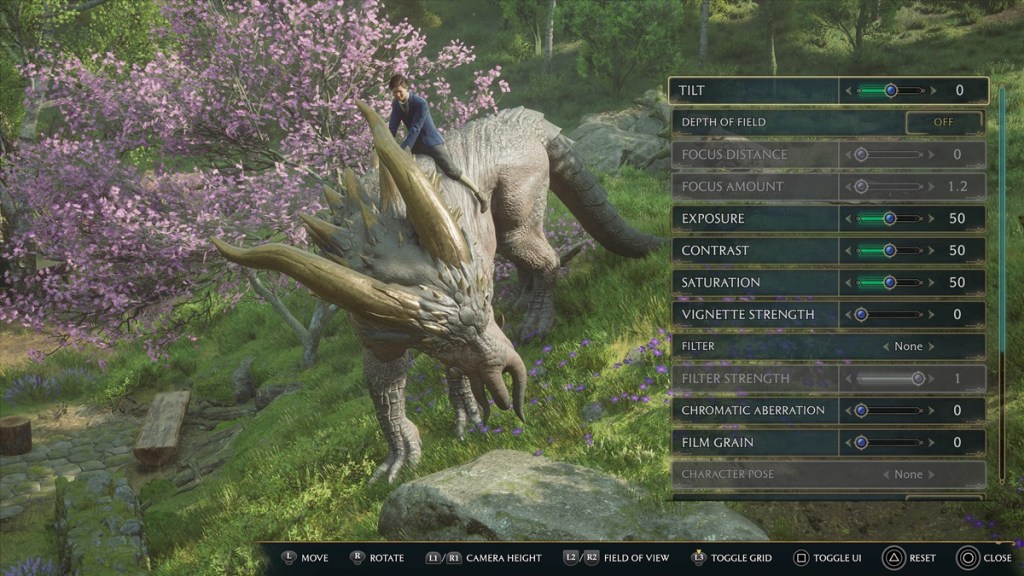The width and height of the screenshot is (1024, 576).
Task: Select the Chromatic Aberration setting label
Action: point(753,410)
